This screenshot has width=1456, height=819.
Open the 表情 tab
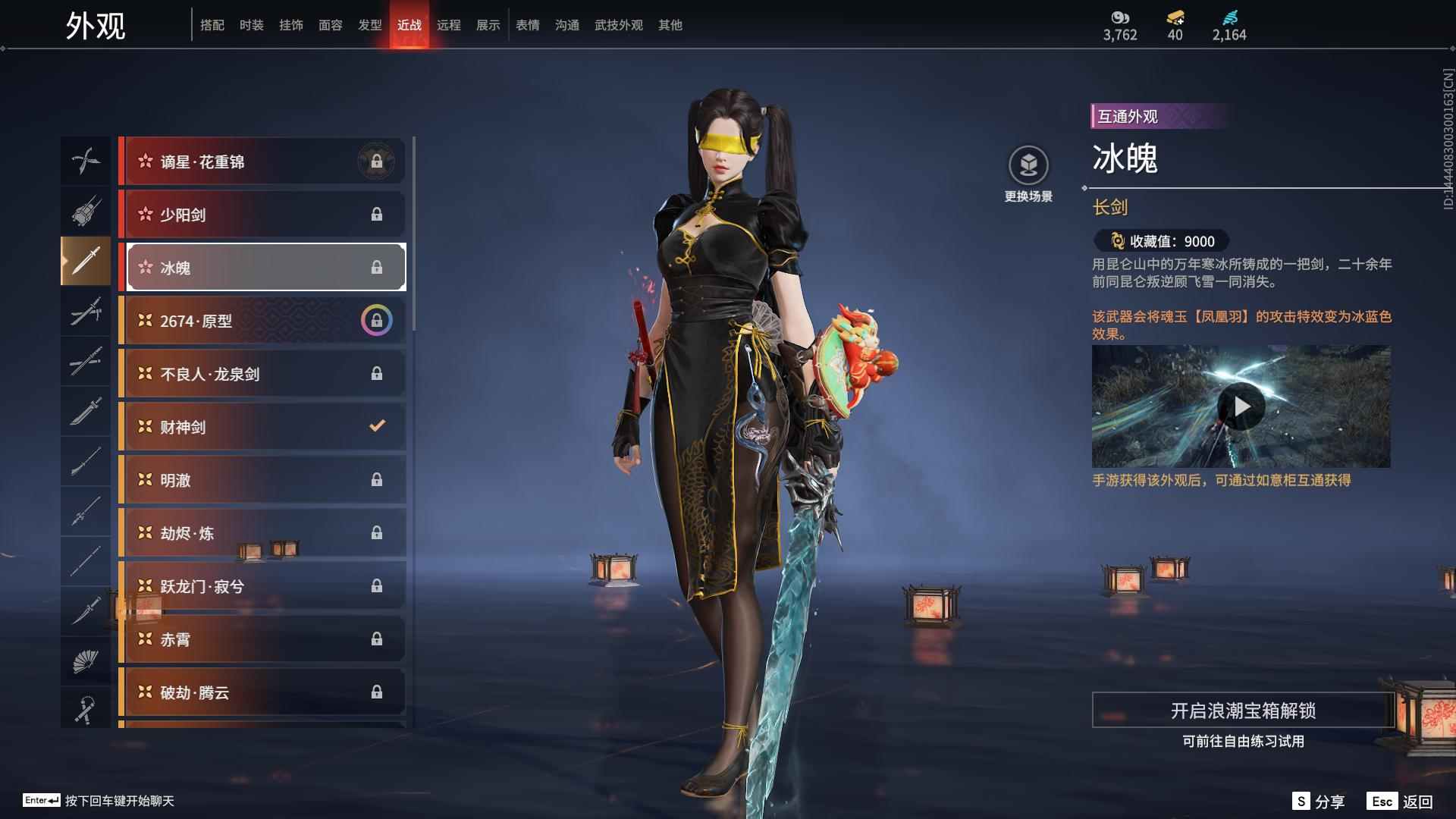pyautogui.click(x=528, y=25)
